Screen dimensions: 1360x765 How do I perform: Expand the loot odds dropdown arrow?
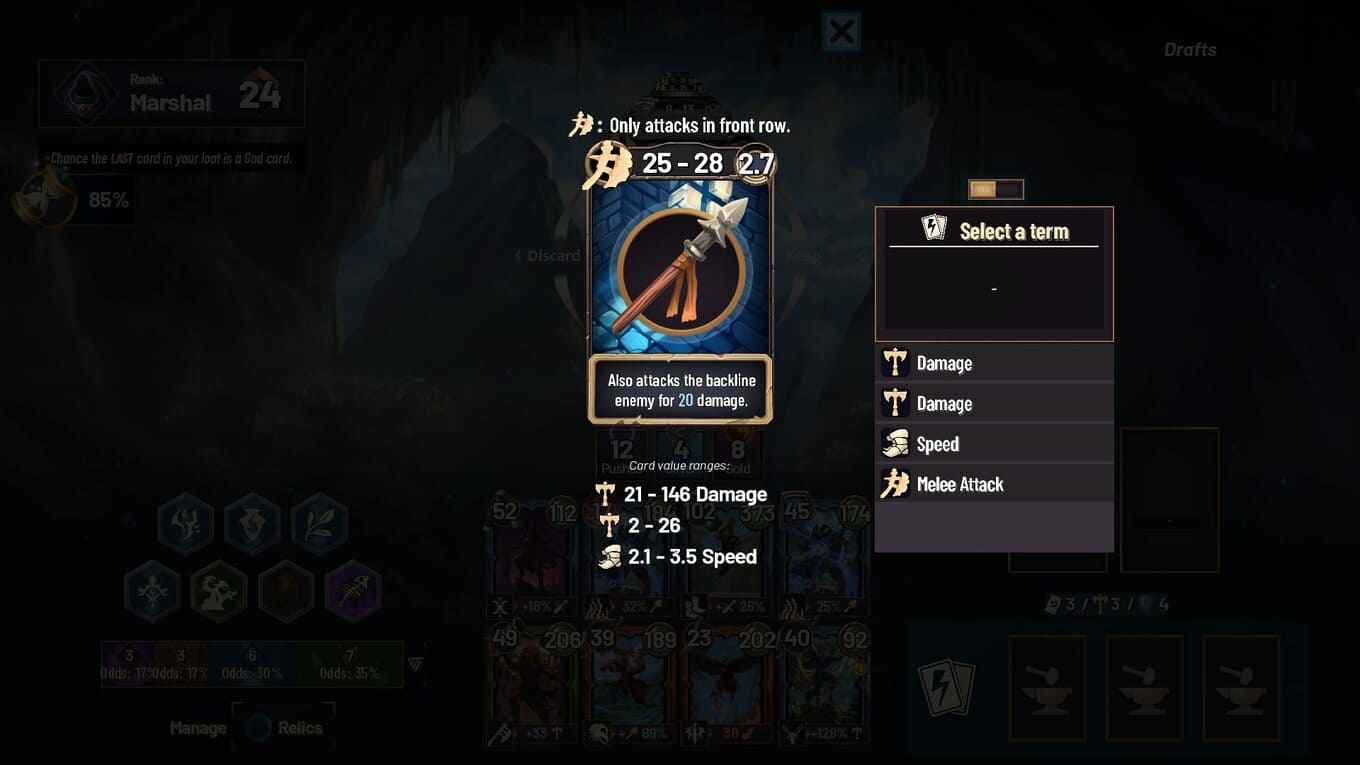416,664
